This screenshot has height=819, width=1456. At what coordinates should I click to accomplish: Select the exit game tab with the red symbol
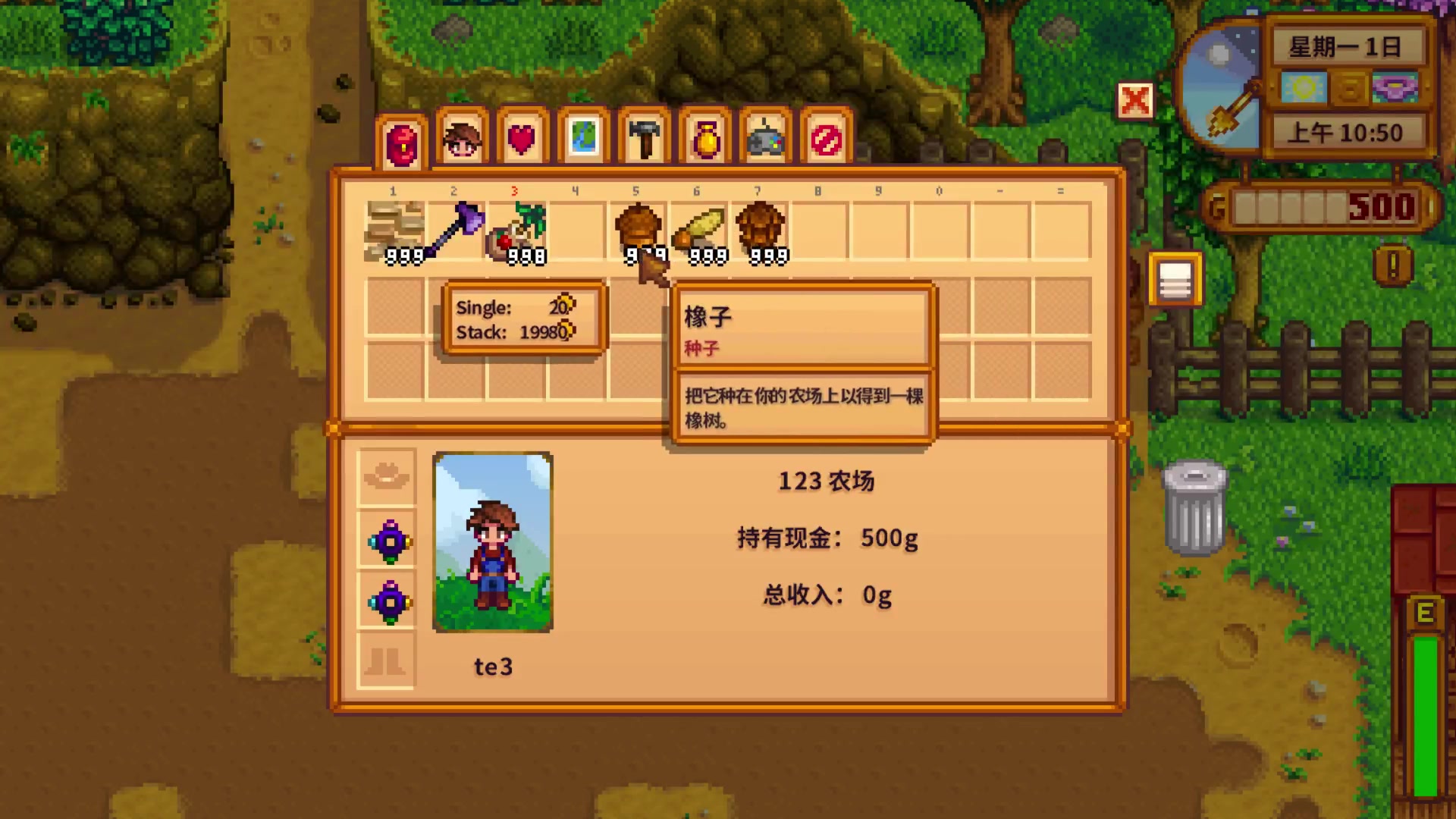[826, 136]
